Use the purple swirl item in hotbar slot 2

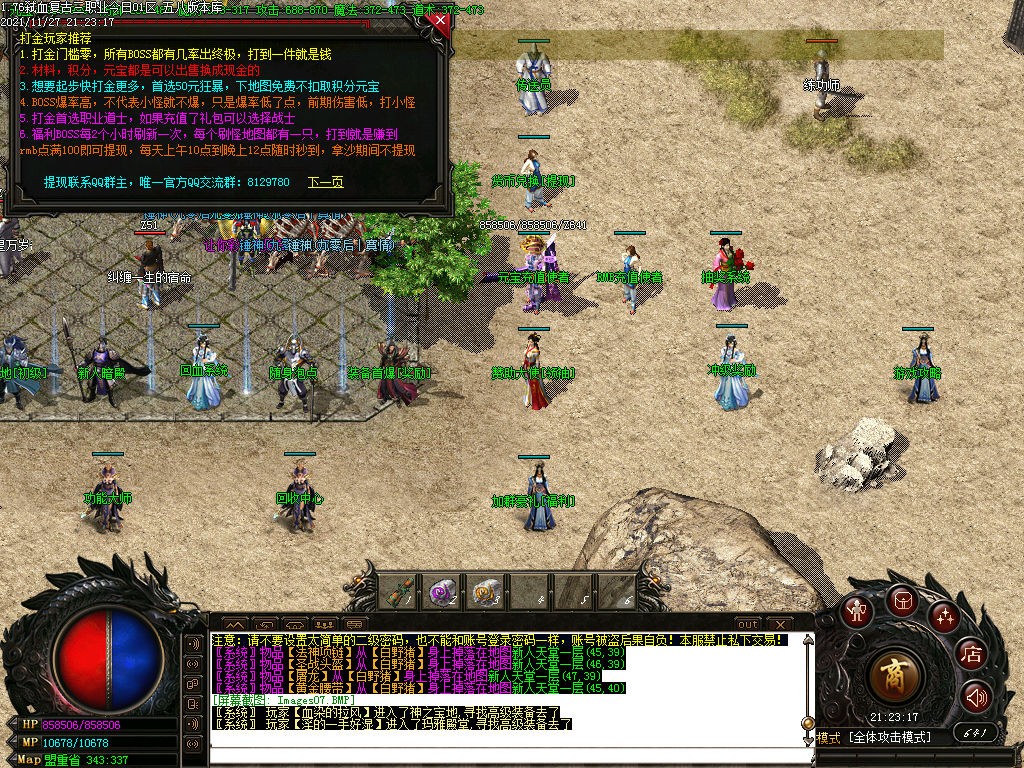[x=440, y=593]
